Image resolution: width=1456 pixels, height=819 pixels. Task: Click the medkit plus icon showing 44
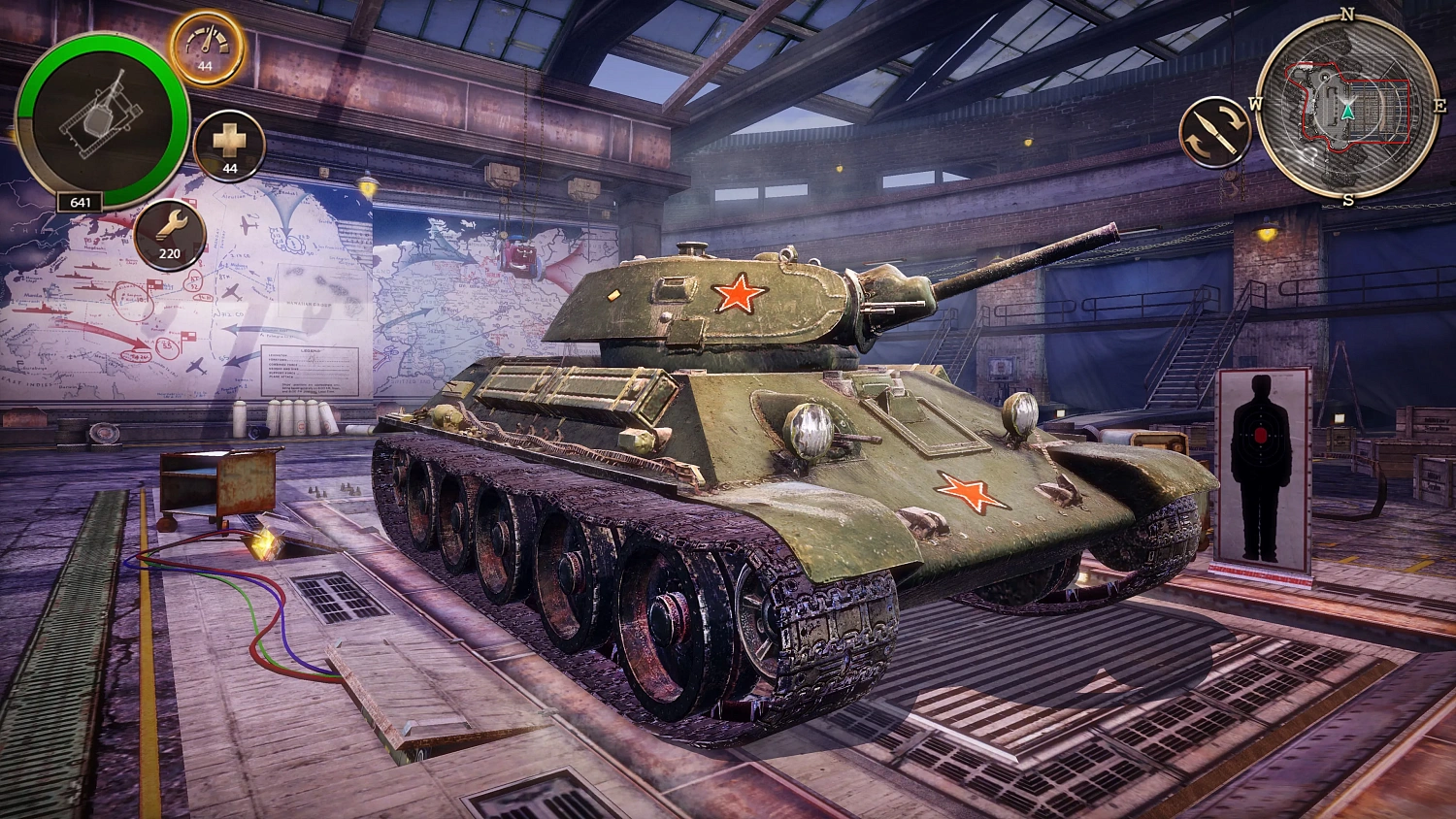coord(229,146)
